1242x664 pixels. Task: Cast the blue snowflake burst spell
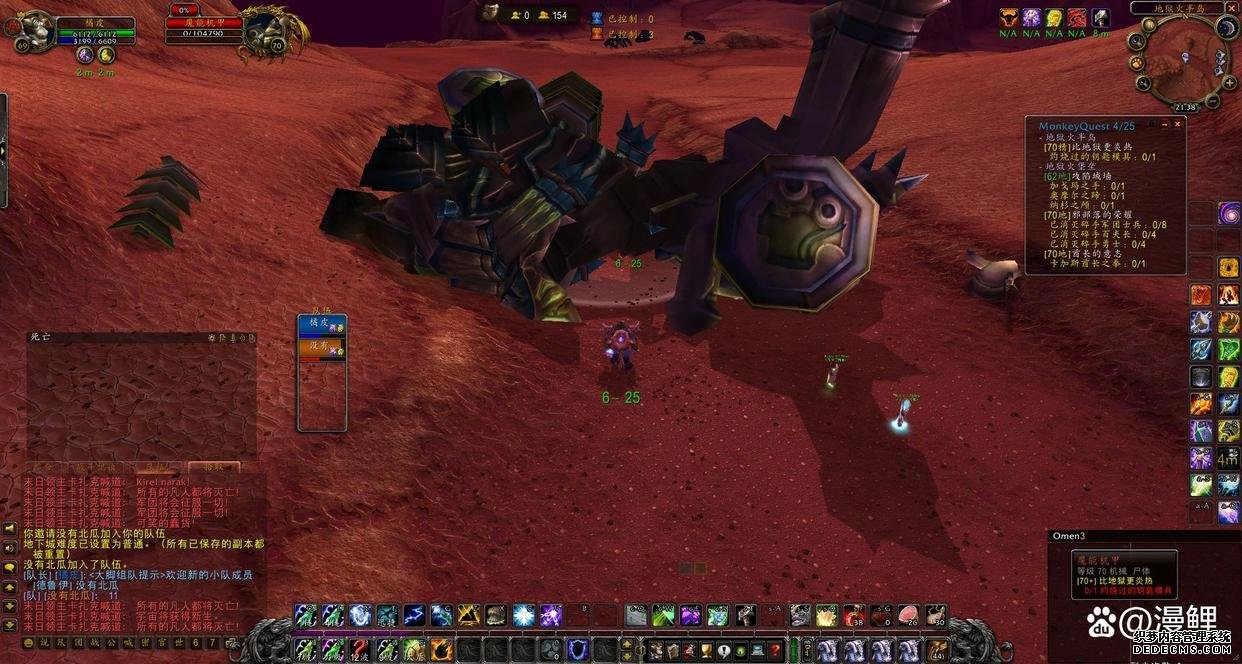(x=523, y=615)
